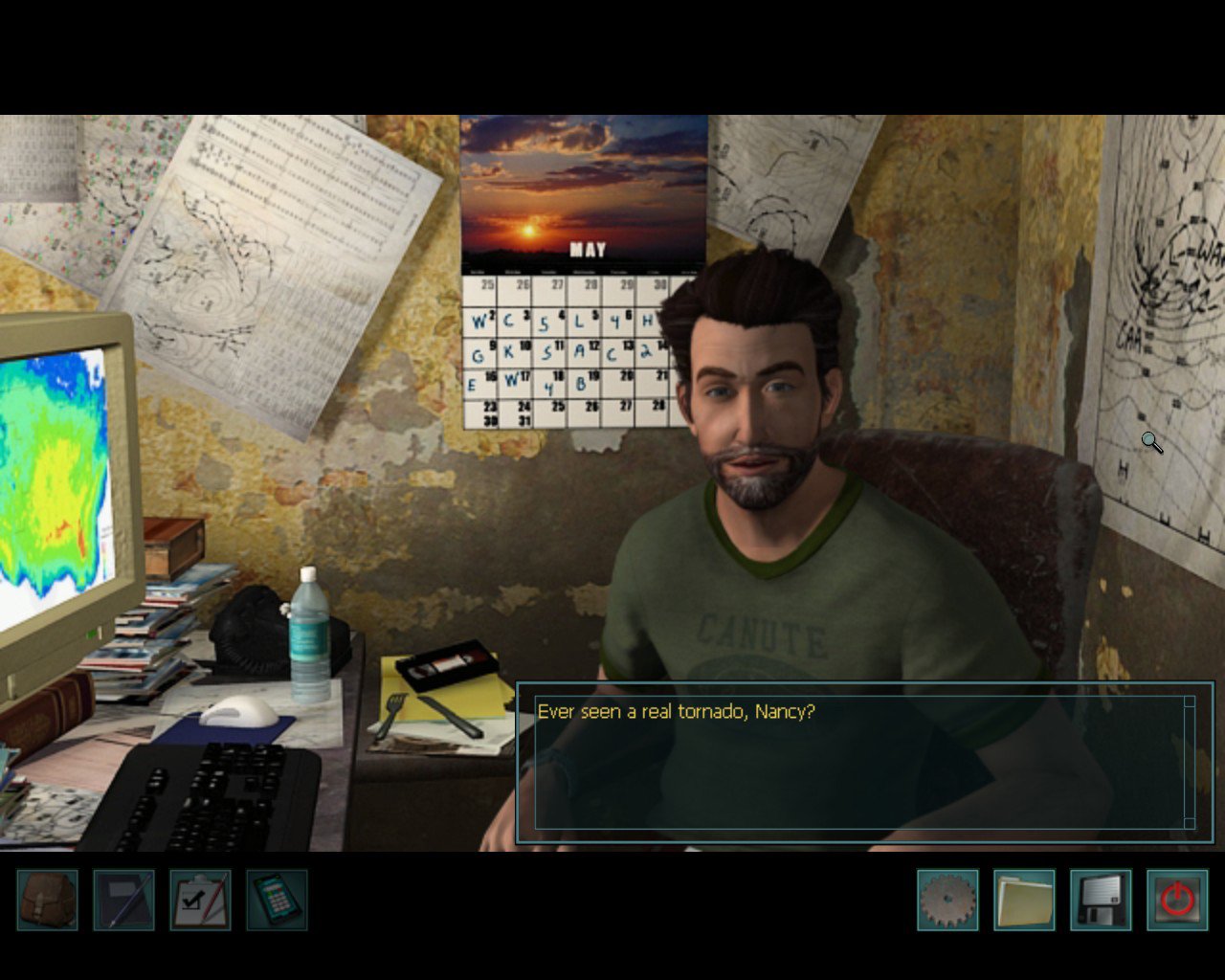Open the load game folder
The height and width of the screenshot is (980, 1225).
pos(1024,900)
